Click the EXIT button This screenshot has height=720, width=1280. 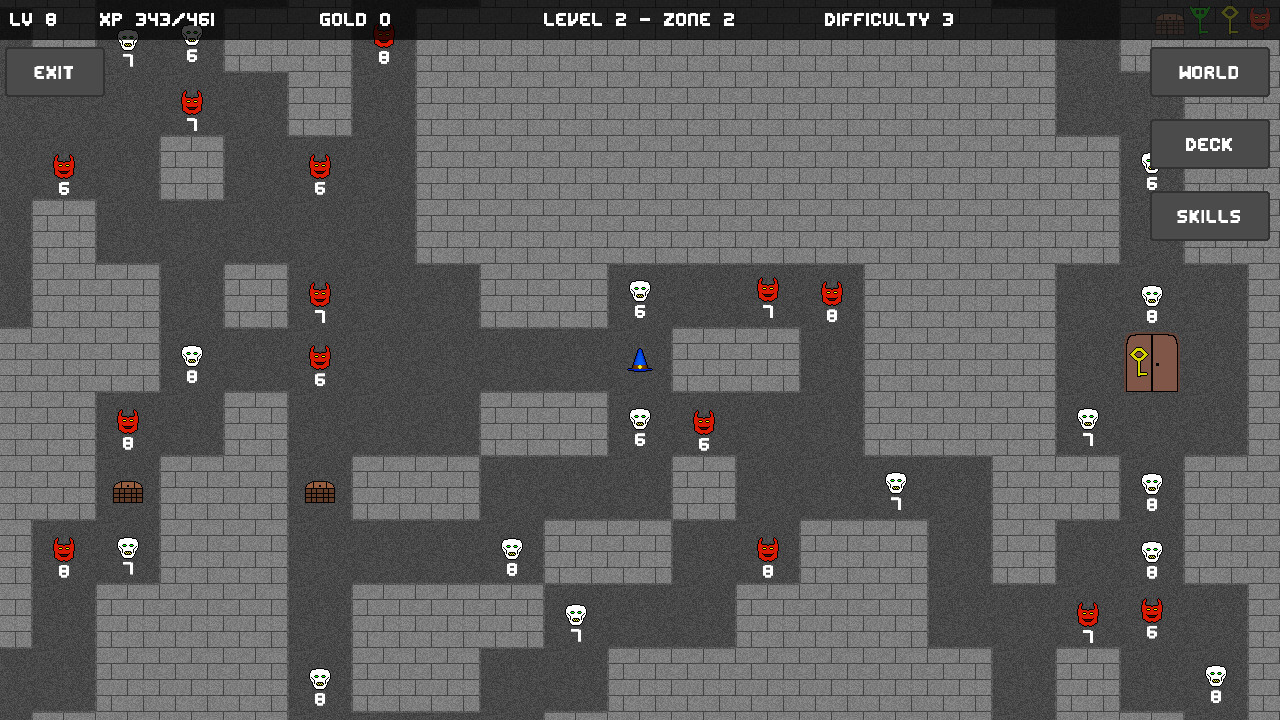click(54, 71)
